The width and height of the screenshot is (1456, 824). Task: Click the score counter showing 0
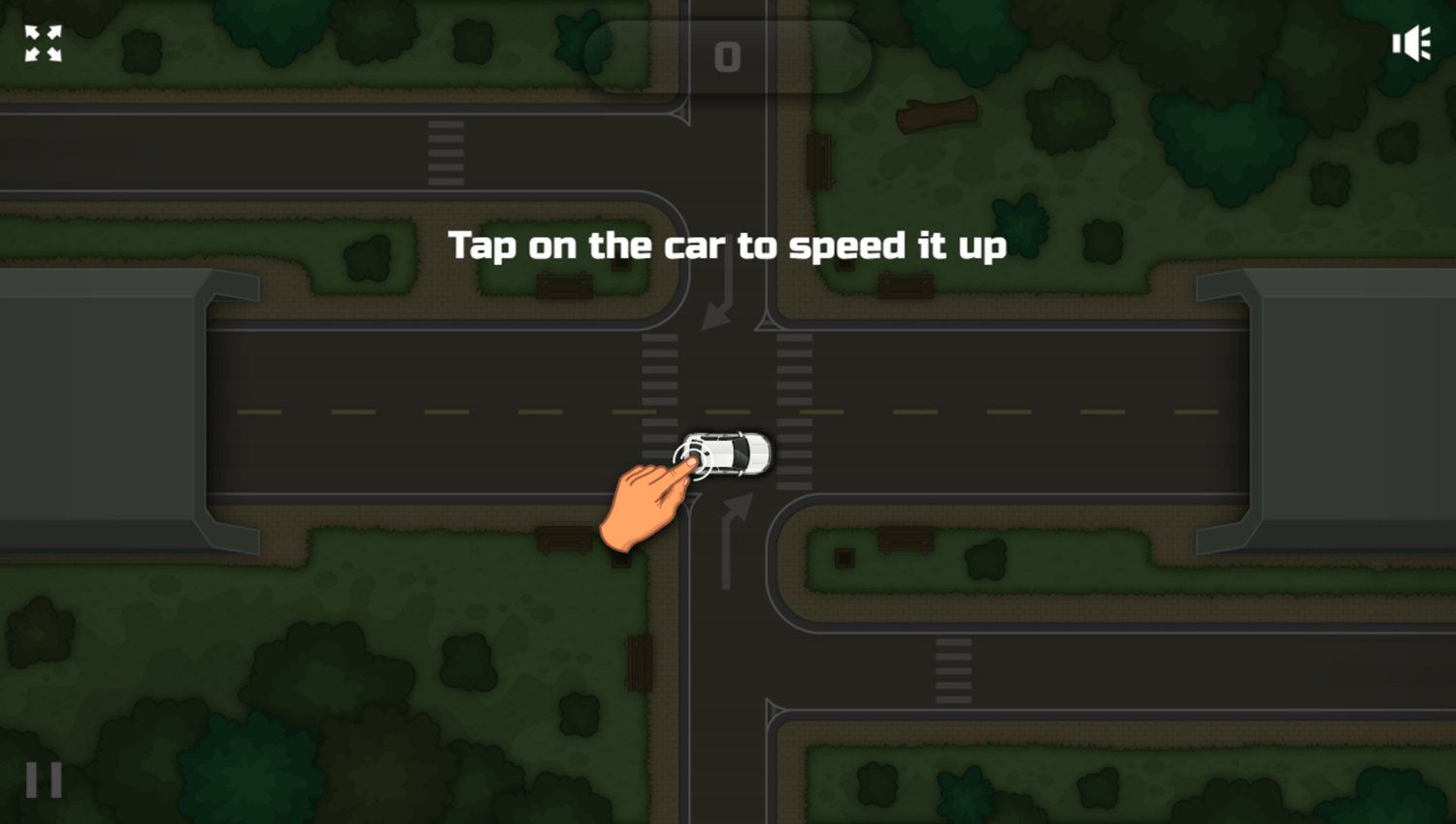pyautogui.click(x=726, y=56)
